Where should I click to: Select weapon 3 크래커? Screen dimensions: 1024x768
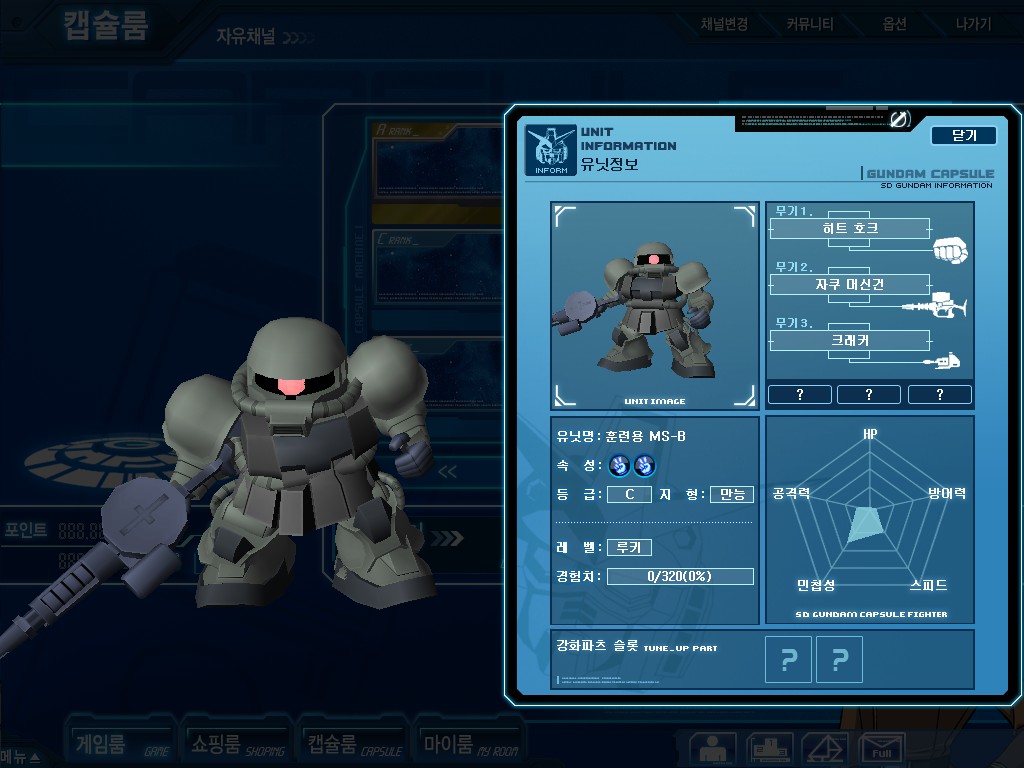(x=849, y=341)
